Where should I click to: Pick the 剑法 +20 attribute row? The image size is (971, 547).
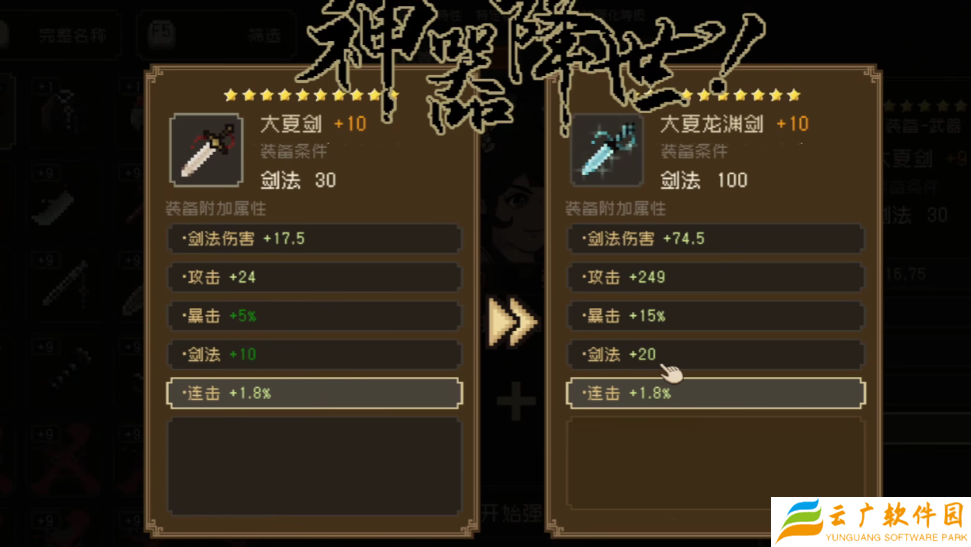[x=714, y=354]
